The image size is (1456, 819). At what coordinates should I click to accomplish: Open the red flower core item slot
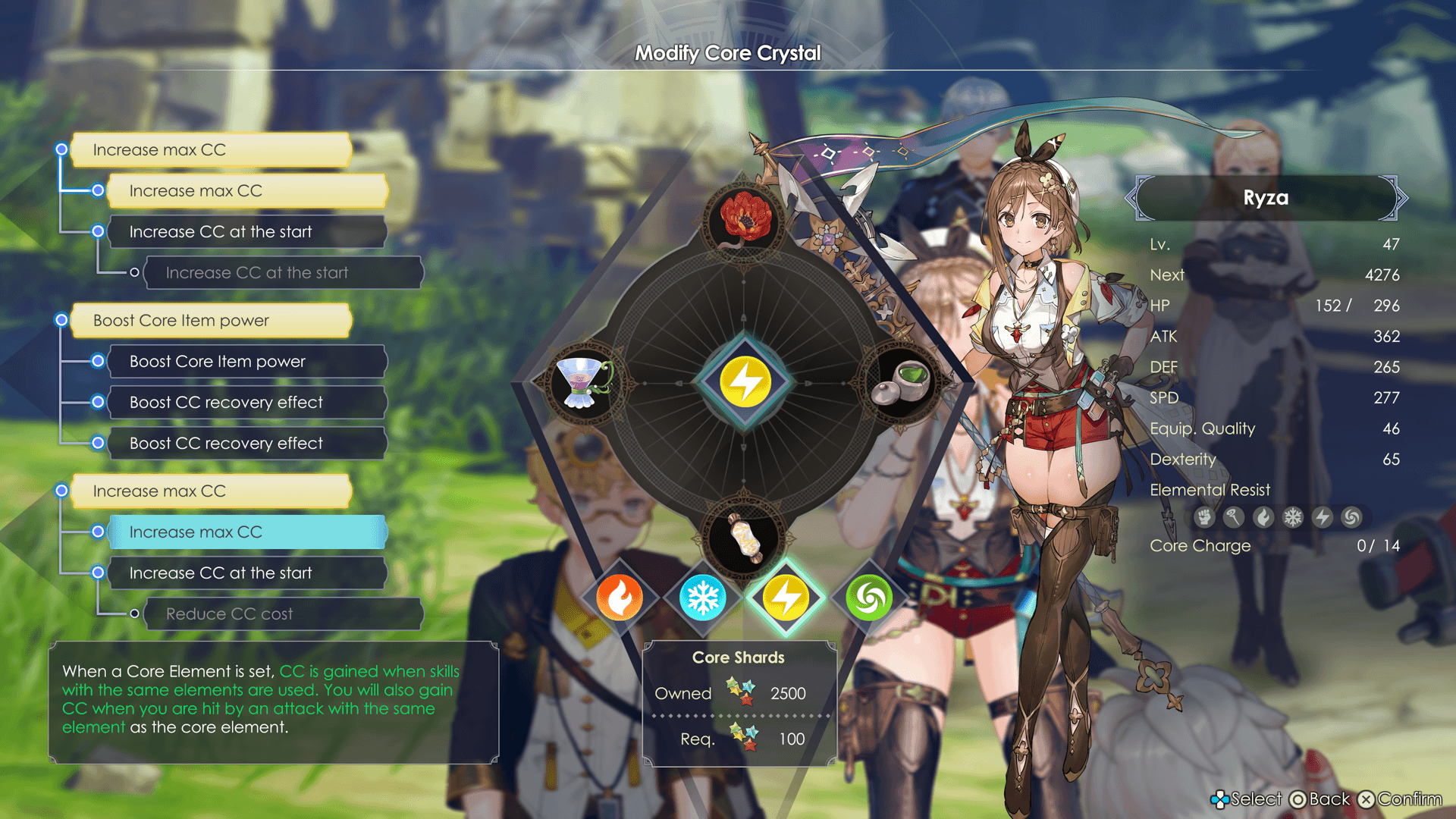744,219
